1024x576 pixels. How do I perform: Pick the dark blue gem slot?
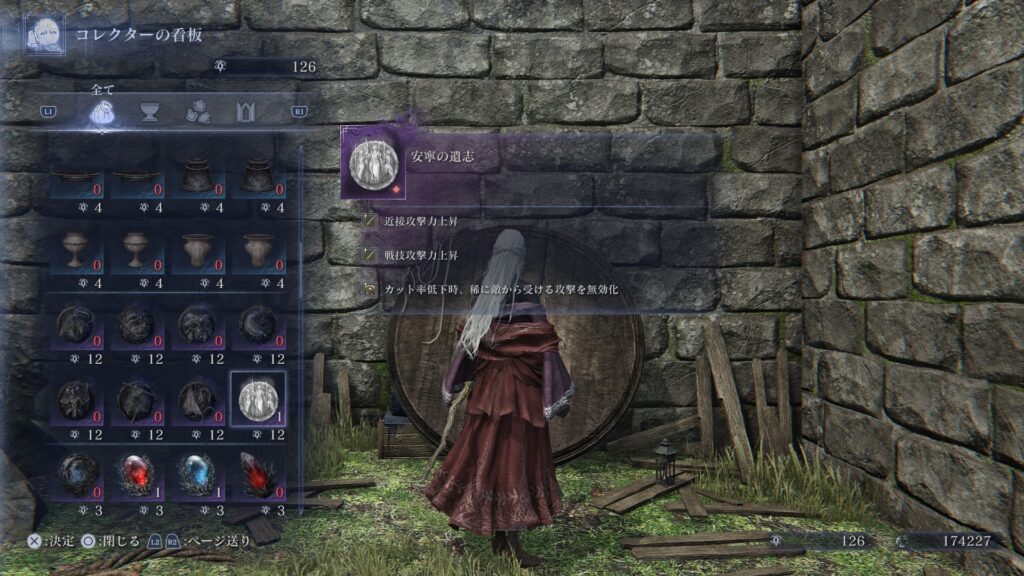click(74, 474)
